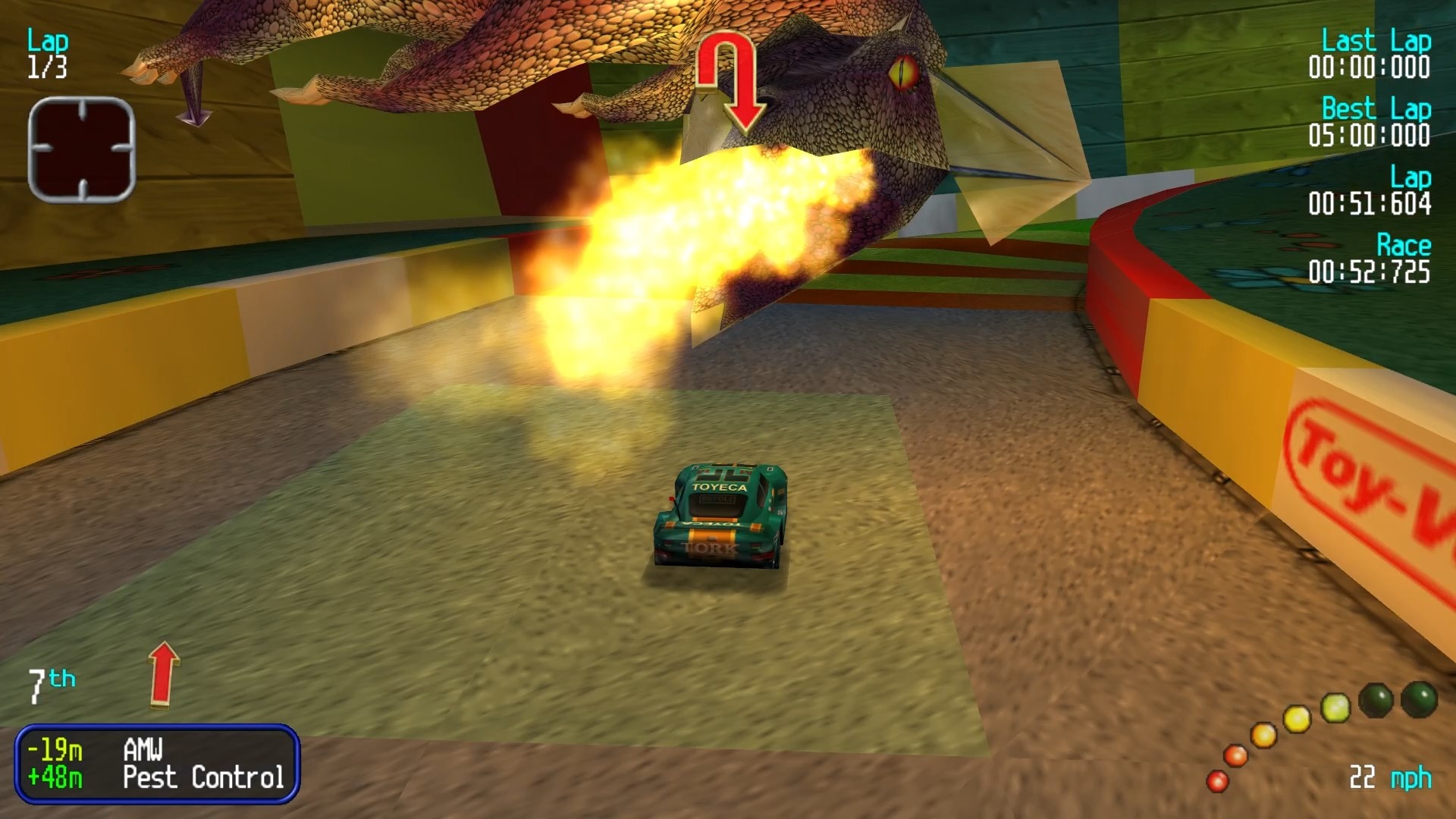Screen dimensions: 1456x819
Task: Expand the Best Lap timer readout
Action: coord(1374,123)
